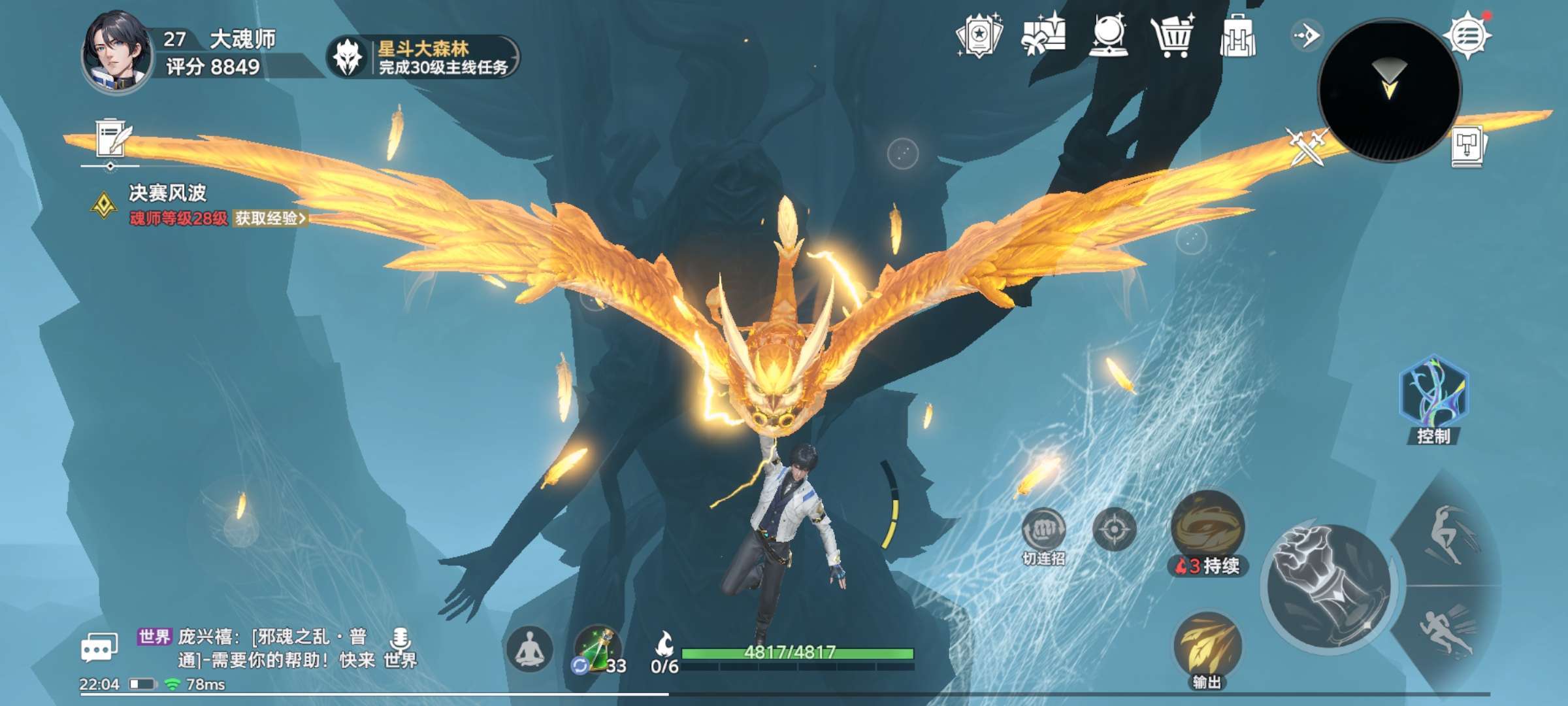The image size is (1568, 706).
Task: Use the fist basic attack button
Action: (x=1328, y=585)
